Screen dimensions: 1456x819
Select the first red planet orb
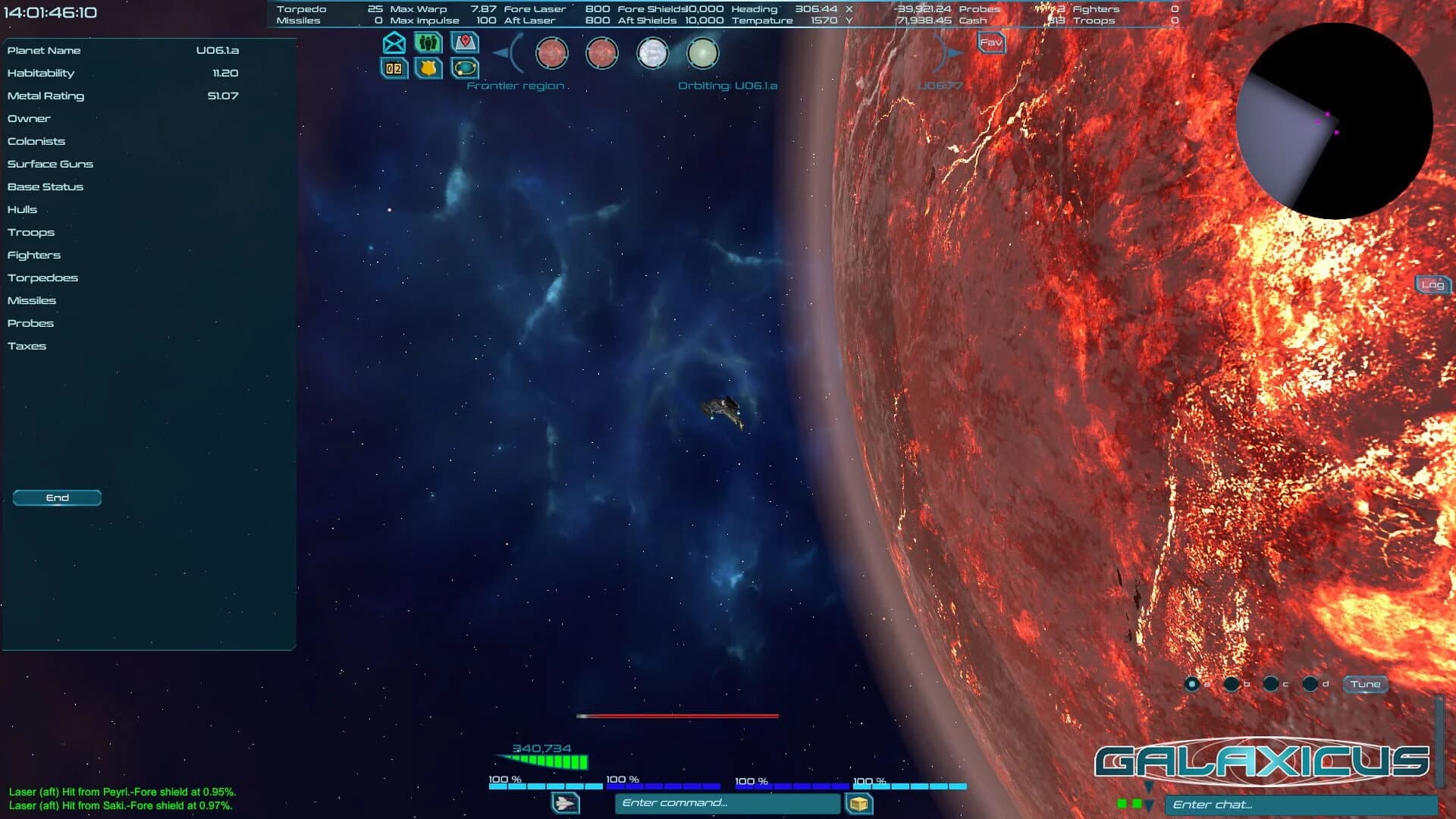coord(551,53)
